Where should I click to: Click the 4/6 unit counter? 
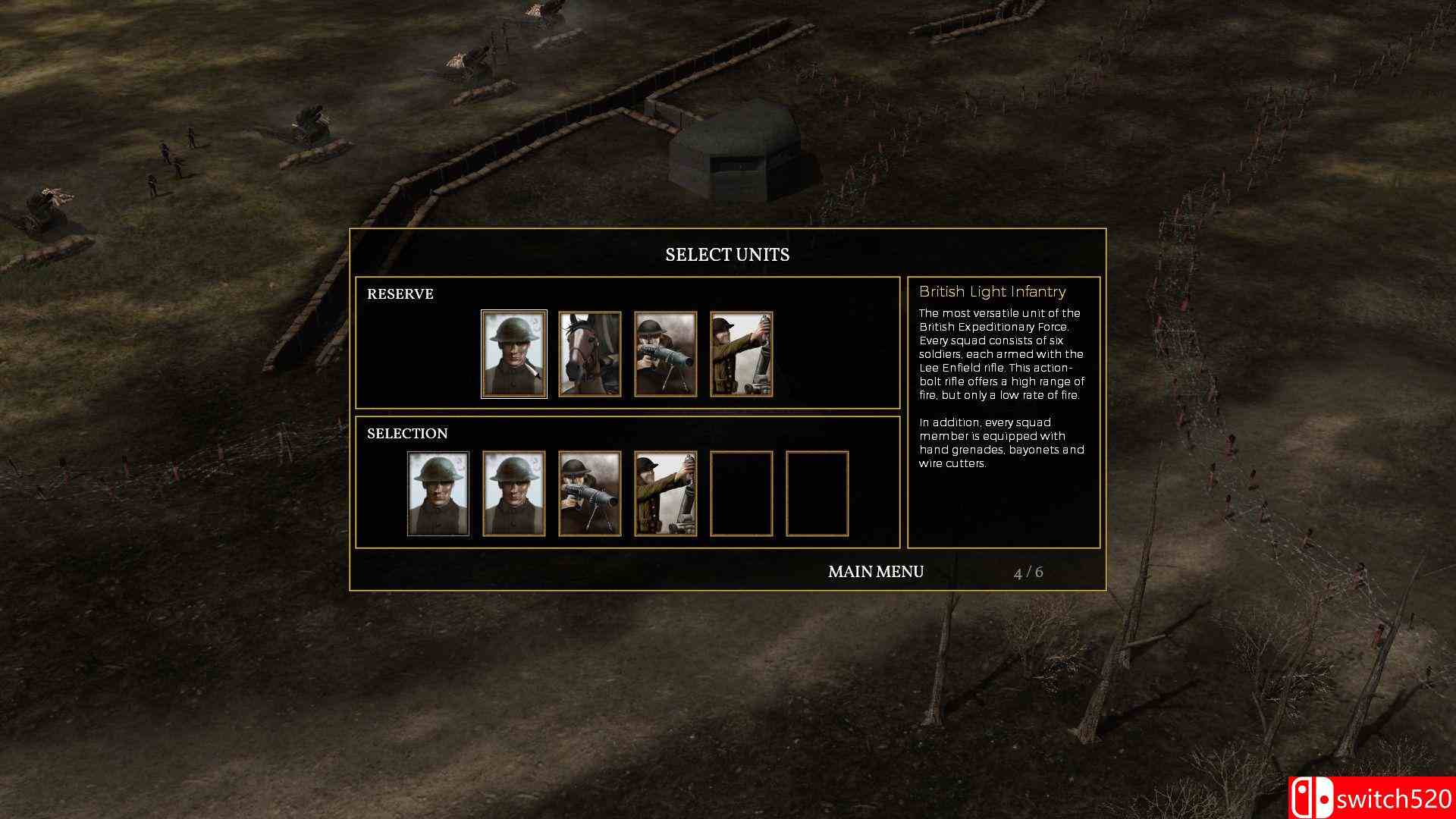(1028, 573)
